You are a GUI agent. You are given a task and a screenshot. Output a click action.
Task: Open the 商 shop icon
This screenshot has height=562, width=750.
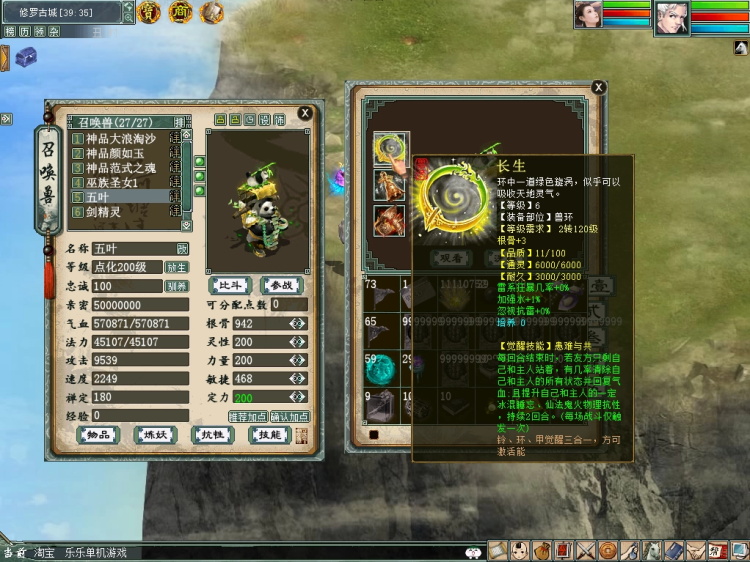pyautogui.click(x=180, y=12)
